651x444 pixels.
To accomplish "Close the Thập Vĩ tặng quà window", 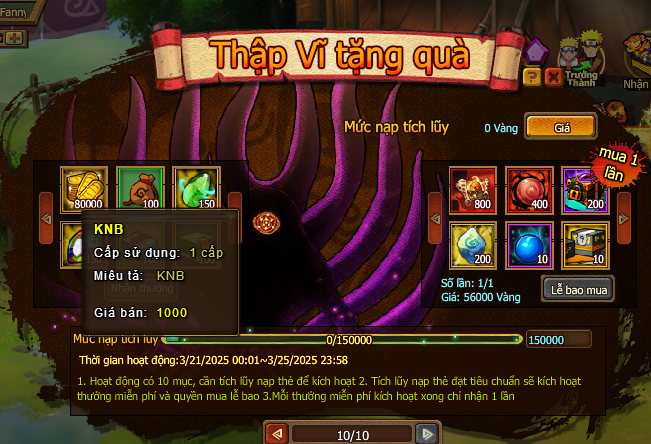I will pyautogui.click(x=553, y=76).
